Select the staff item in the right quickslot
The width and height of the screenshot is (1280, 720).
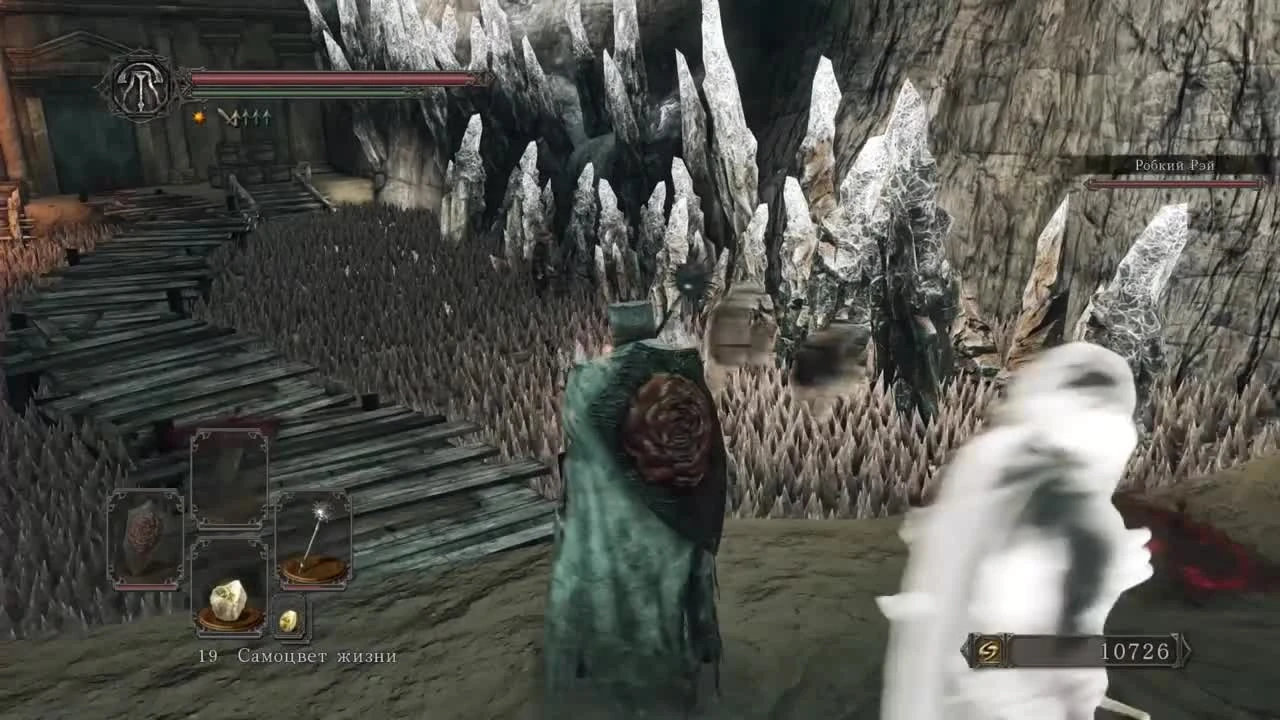click(x=318, y=540)
